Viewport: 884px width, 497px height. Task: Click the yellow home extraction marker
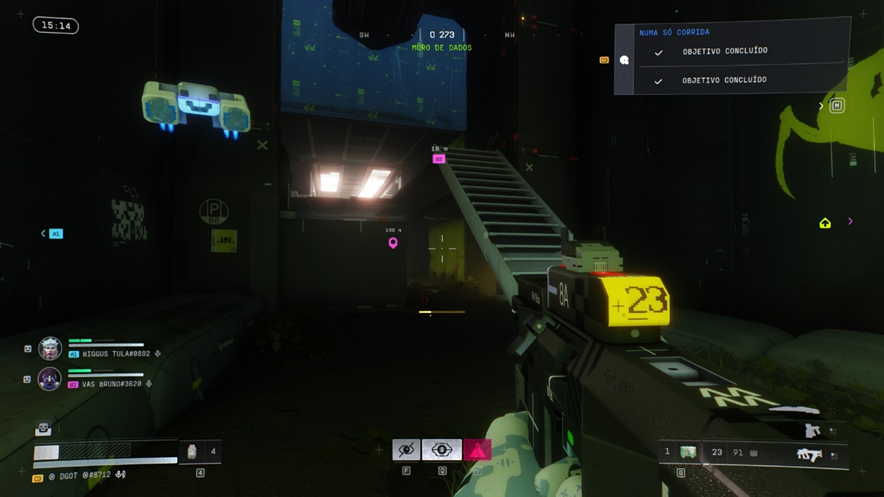[825, 223]
